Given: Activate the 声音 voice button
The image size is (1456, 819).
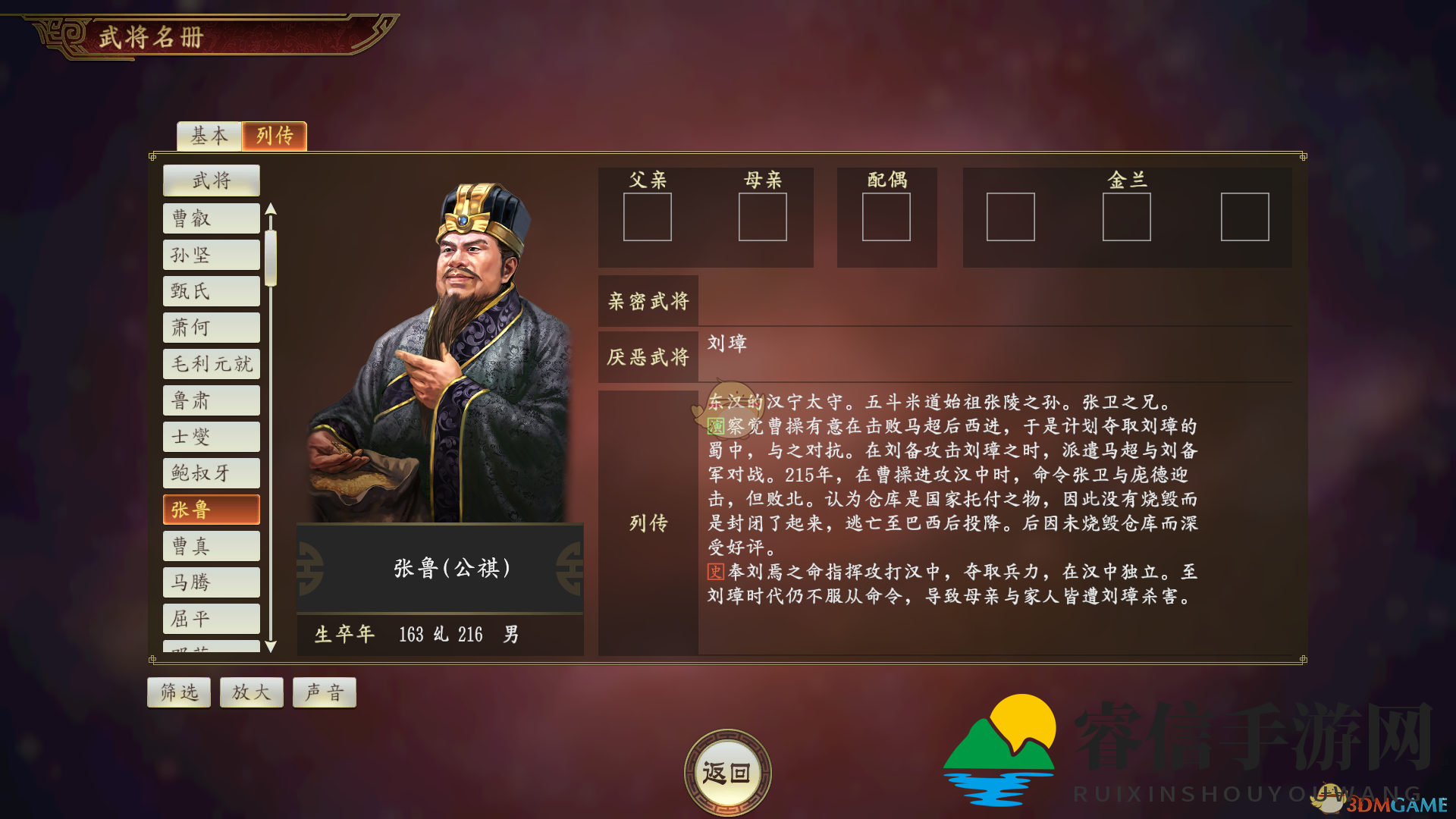Looking at the screenshot, I should coord(325,692).
